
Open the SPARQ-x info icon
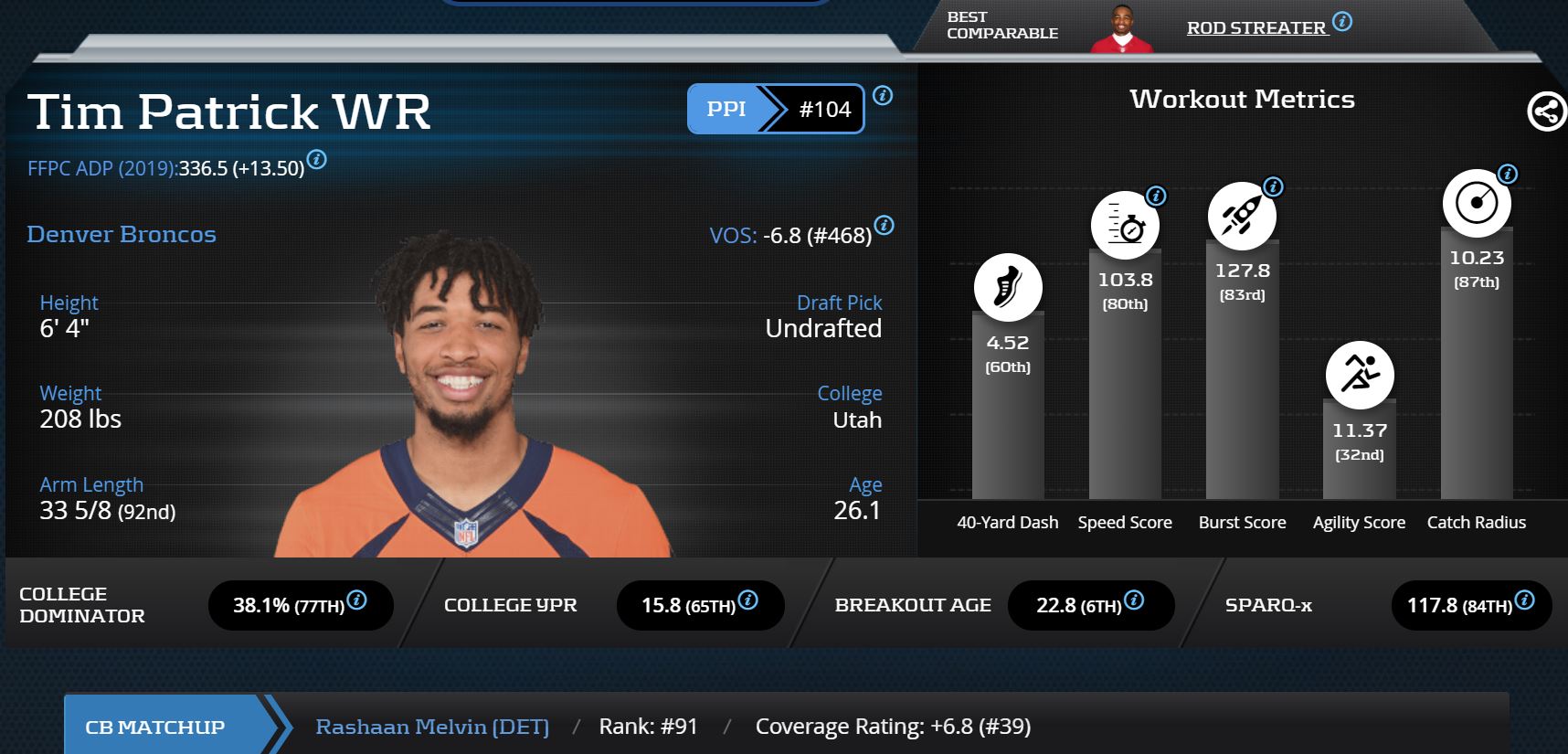pos(1524,600)
